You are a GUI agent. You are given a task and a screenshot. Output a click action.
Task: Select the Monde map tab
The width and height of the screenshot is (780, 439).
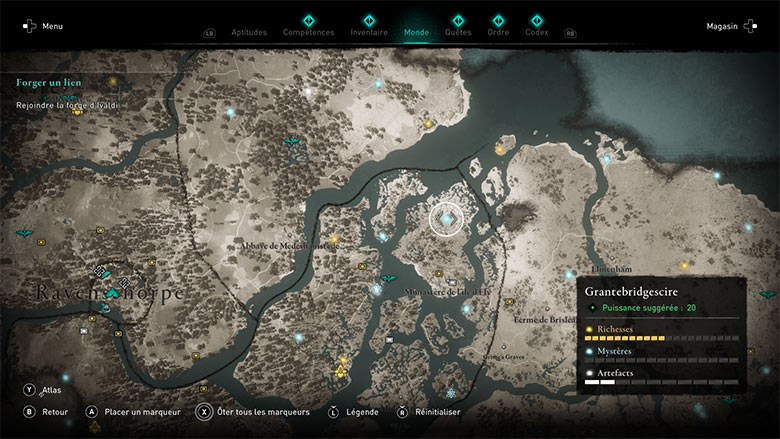click(416, 32)
